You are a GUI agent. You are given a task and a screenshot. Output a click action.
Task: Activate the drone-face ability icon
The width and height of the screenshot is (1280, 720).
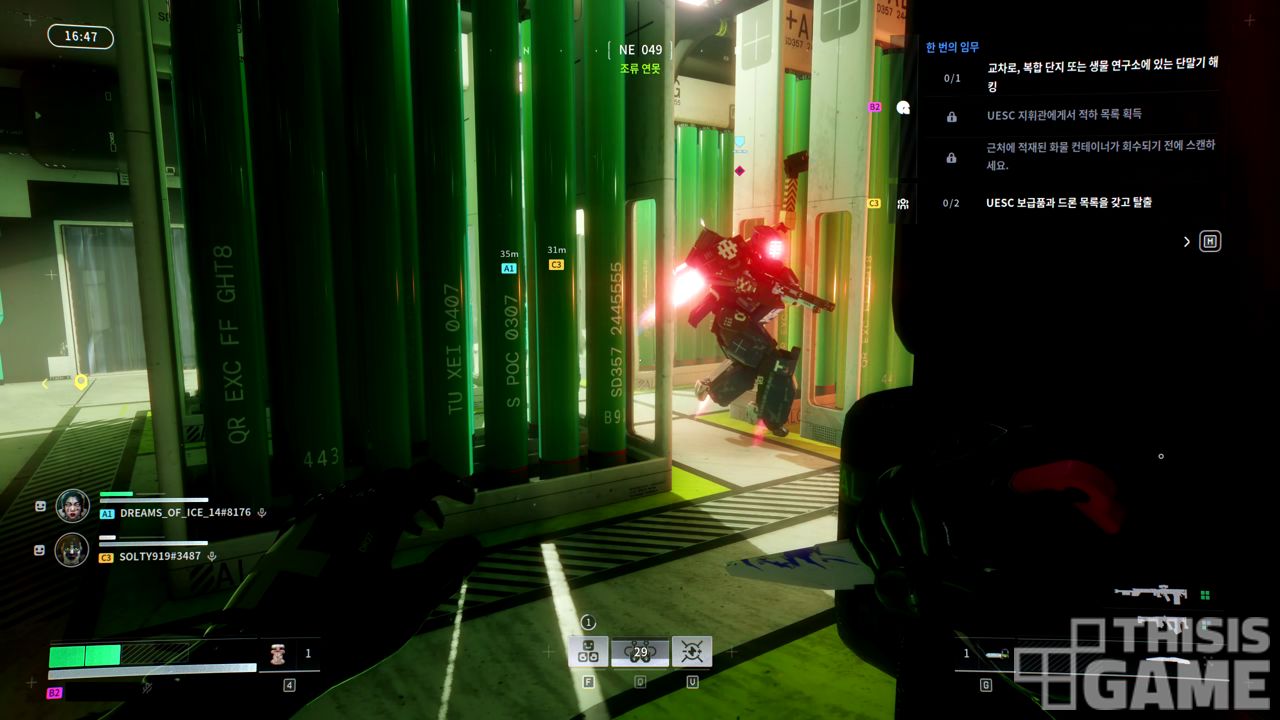click(x=588, y=652)
